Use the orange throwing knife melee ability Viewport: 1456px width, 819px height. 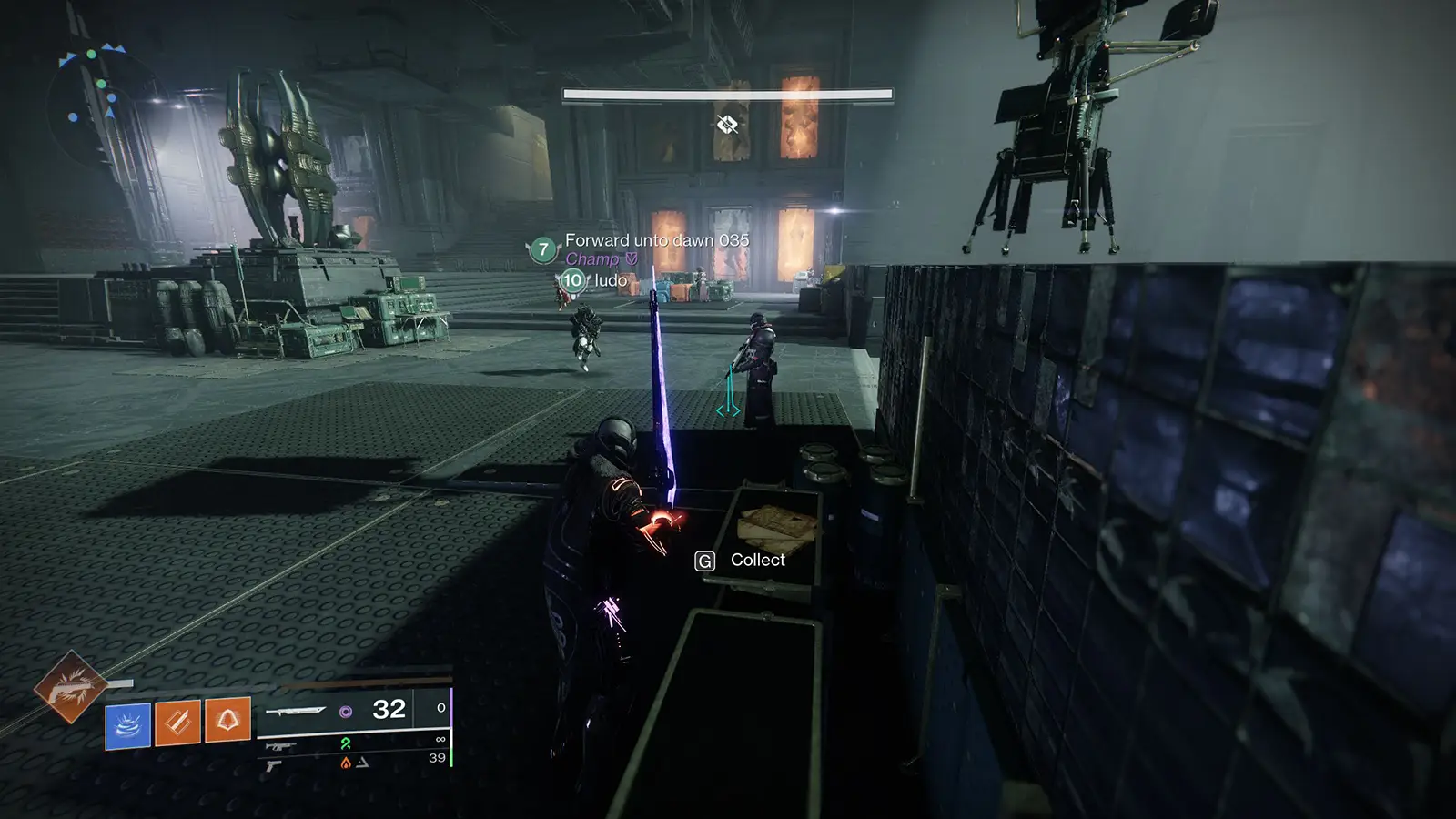coord(177,723)
